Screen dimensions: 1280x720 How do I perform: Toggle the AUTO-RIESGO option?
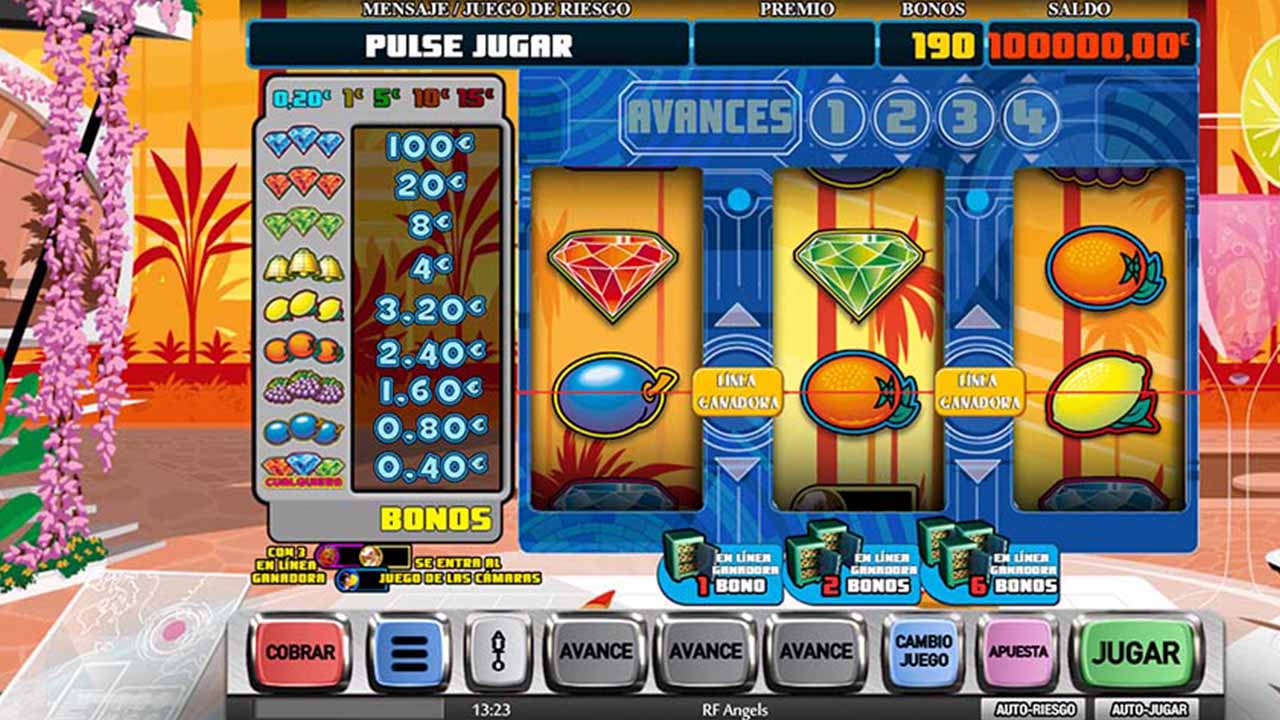tap(1036, 709)
